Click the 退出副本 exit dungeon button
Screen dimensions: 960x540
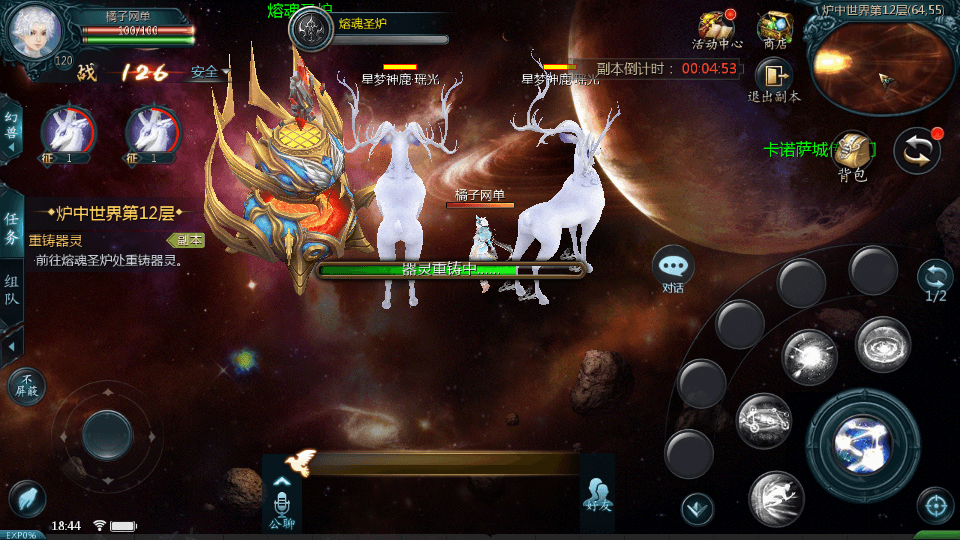tap(774, 79)
